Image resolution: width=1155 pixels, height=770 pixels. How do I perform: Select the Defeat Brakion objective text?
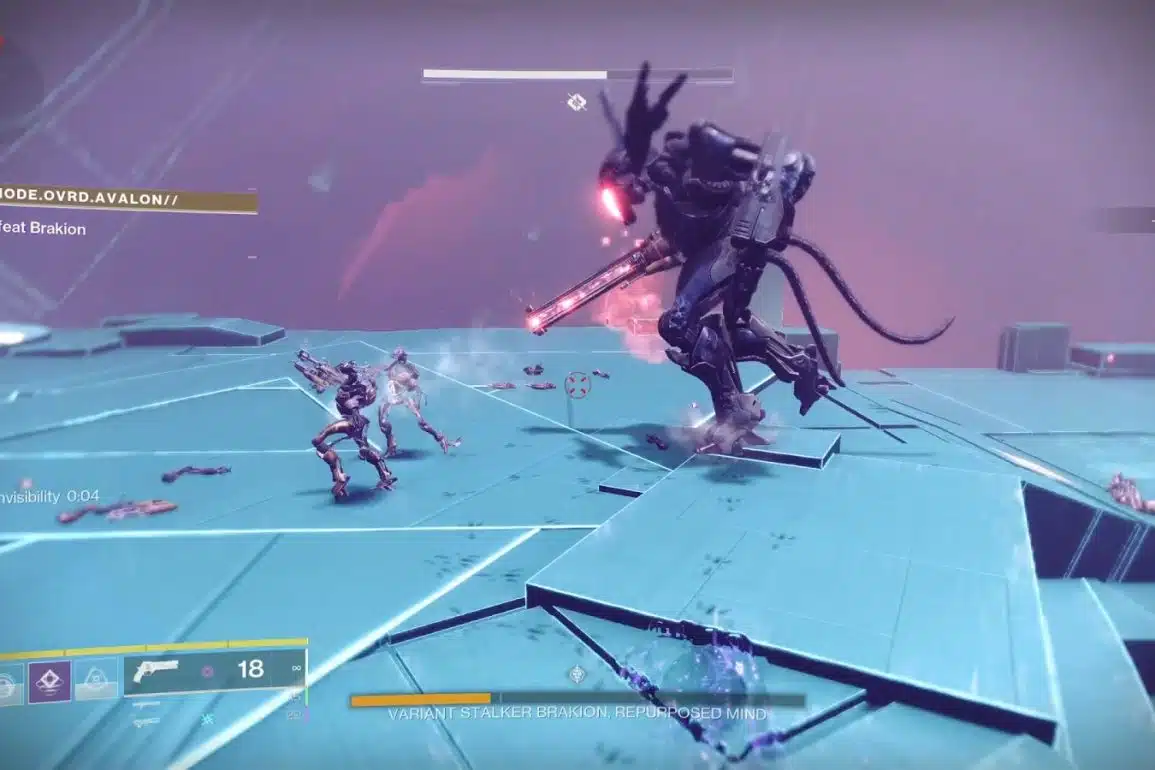pos(43,229)
